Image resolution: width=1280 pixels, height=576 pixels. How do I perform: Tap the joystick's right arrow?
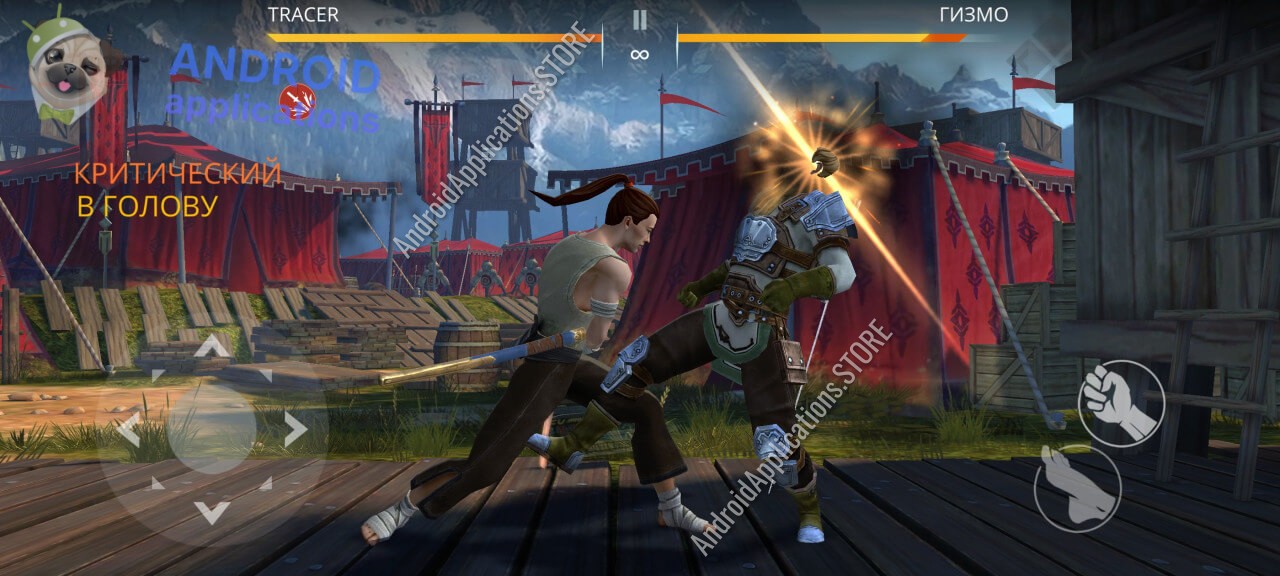(x=295, y=430)
